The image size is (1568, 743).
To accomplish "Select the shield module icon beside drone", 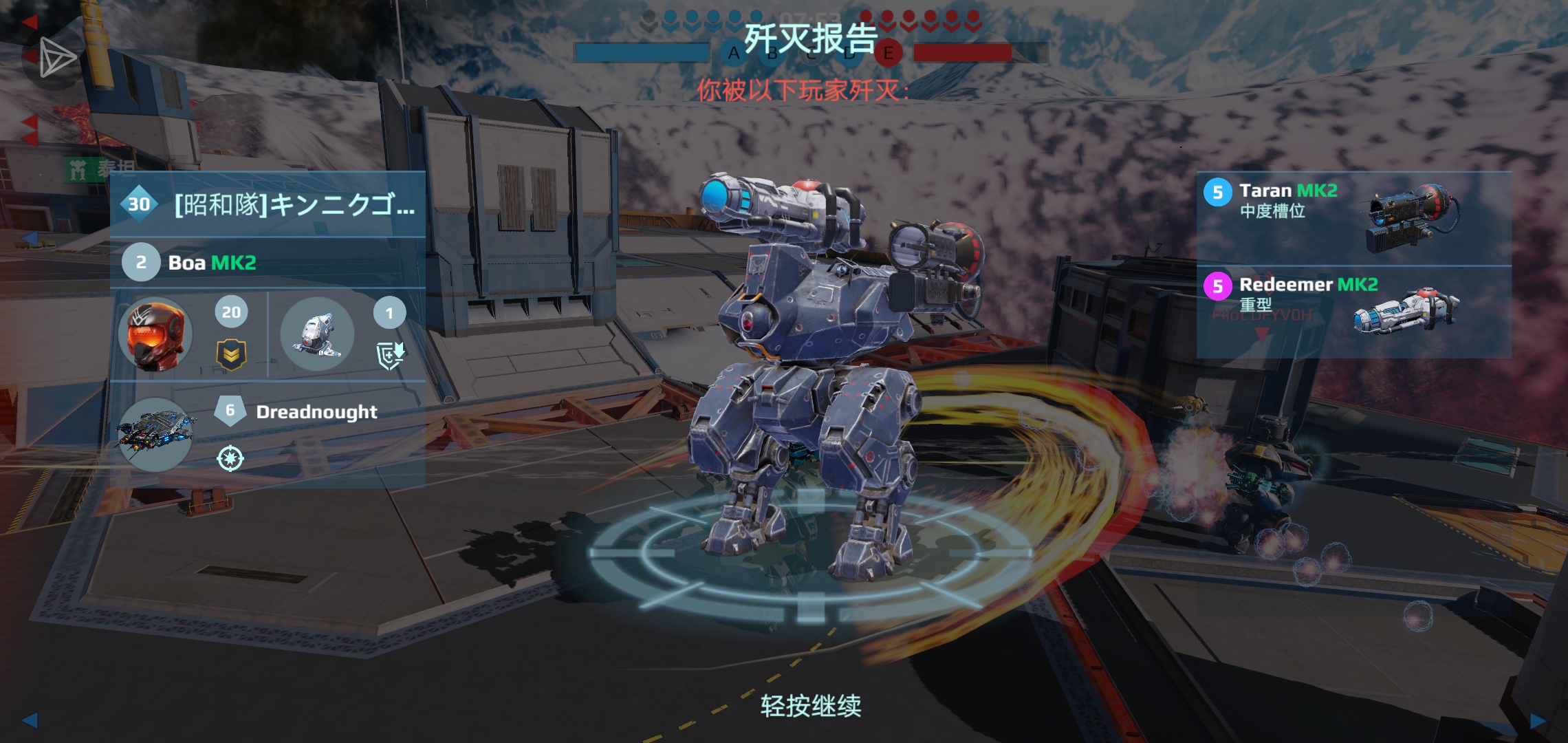I will (389, 357).
